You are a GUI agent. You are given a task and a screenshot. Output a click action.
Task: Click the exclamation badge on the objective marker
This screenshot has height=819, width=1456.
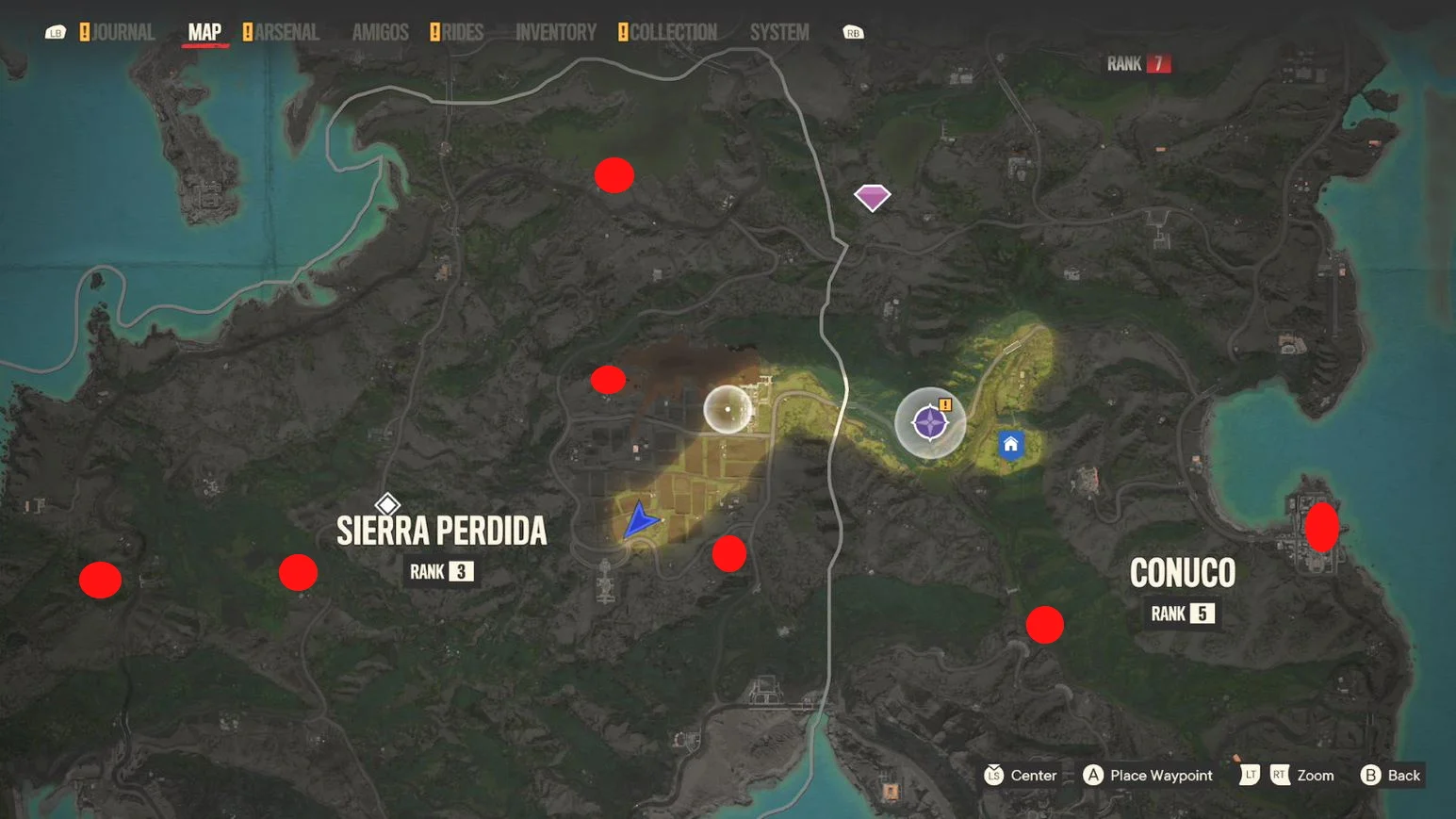(945, 405)
